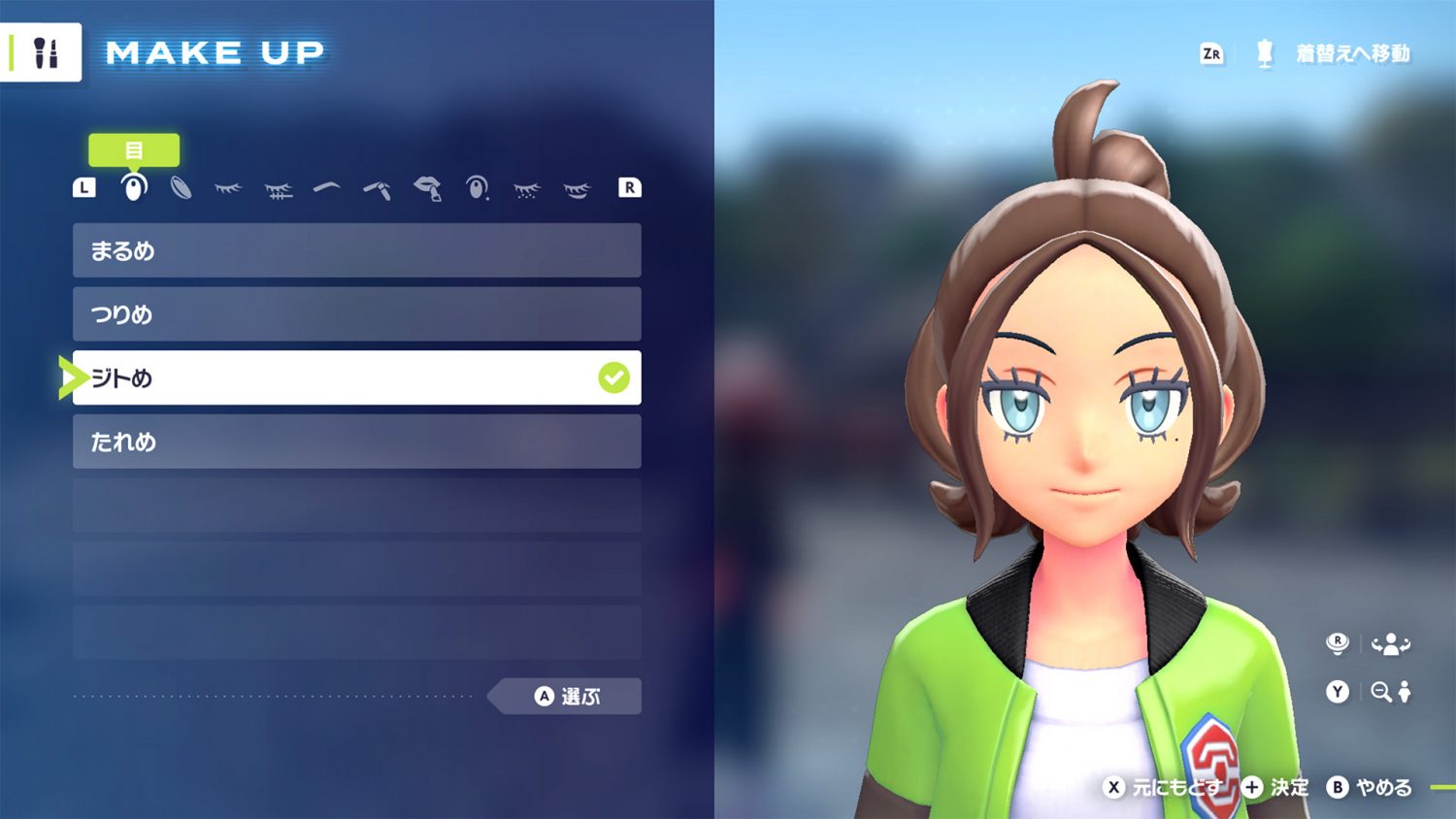
Task: Confirm makeup with 決定
Action: coord(1276,787)
